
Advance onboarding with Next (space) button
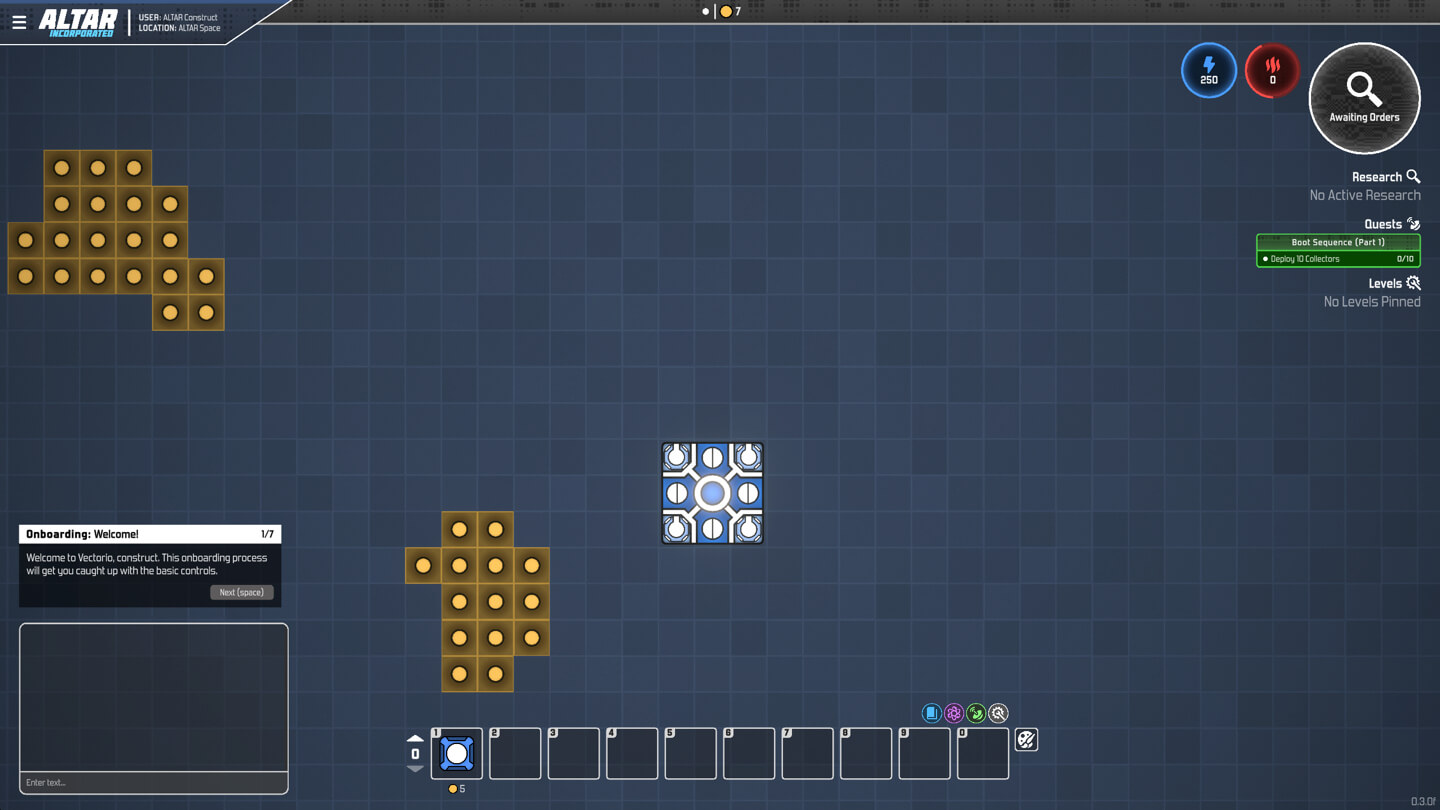(x=241, y=592)
